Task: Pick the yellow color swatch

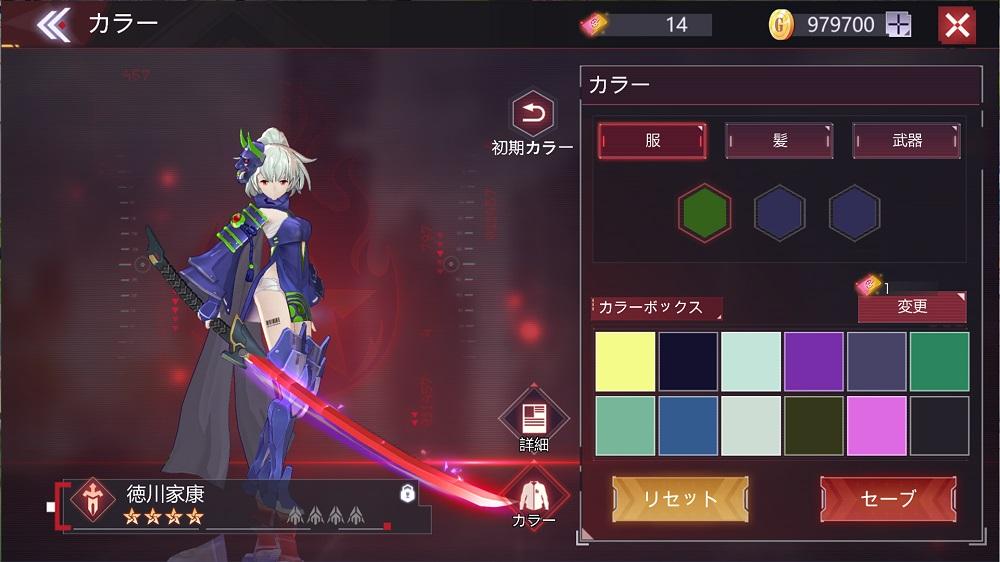Action: coord(626,362)
